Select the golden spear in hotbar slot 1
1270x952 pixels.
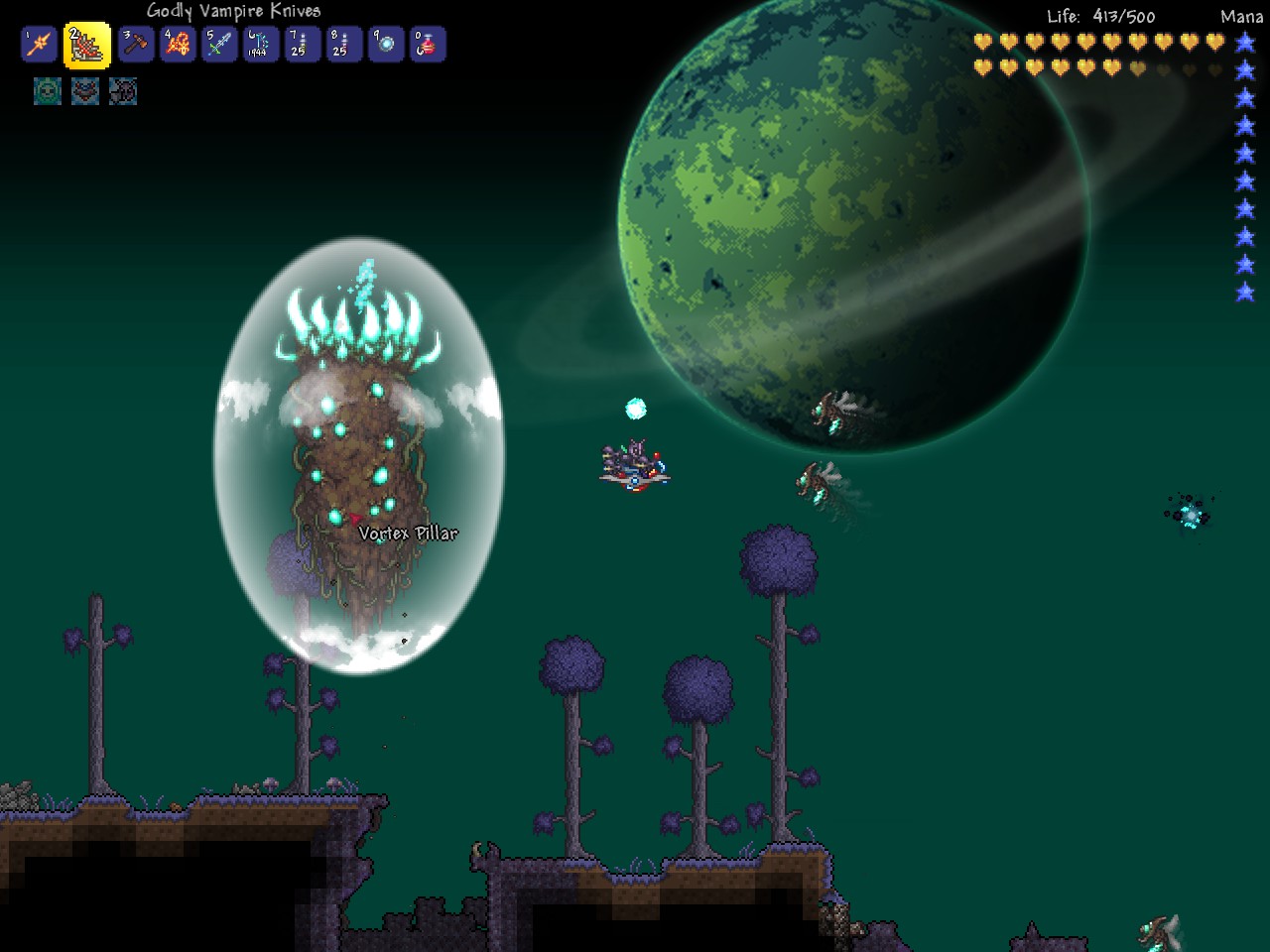point(39,45)
